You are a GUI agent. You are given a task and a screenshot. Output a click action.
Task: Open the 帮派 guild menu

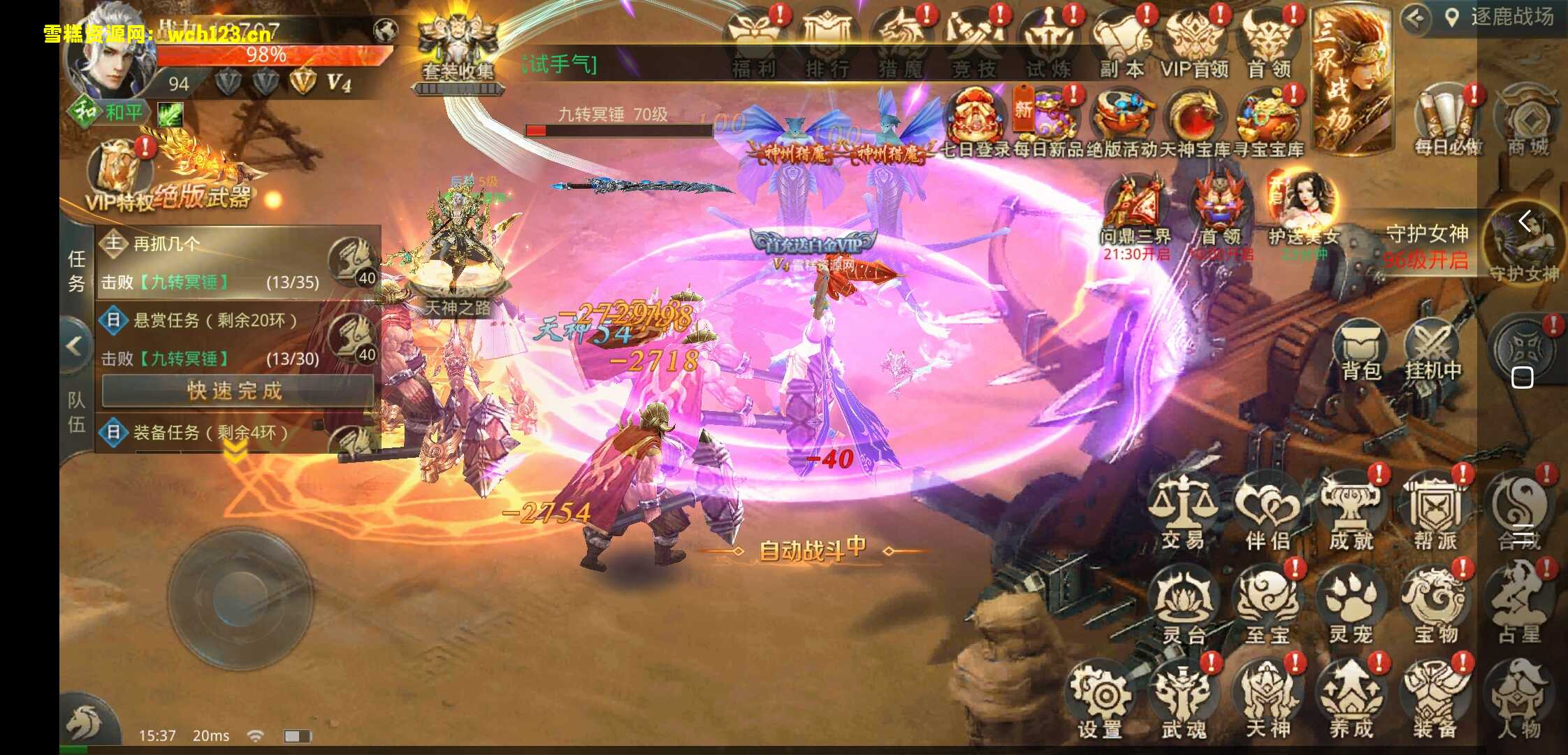point(1435,510)
